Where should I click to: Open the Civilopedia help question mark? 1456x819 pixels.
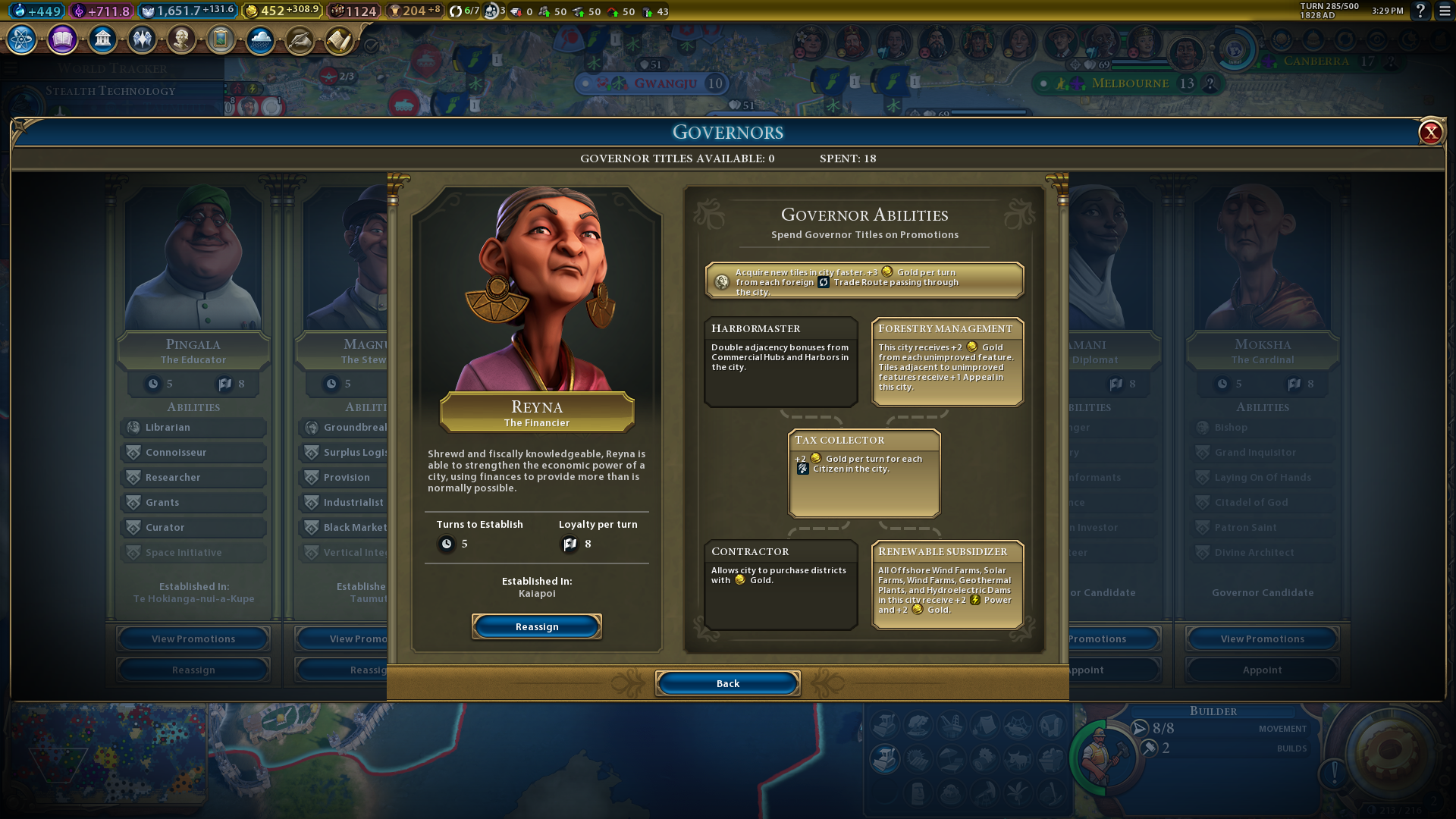1420,11
